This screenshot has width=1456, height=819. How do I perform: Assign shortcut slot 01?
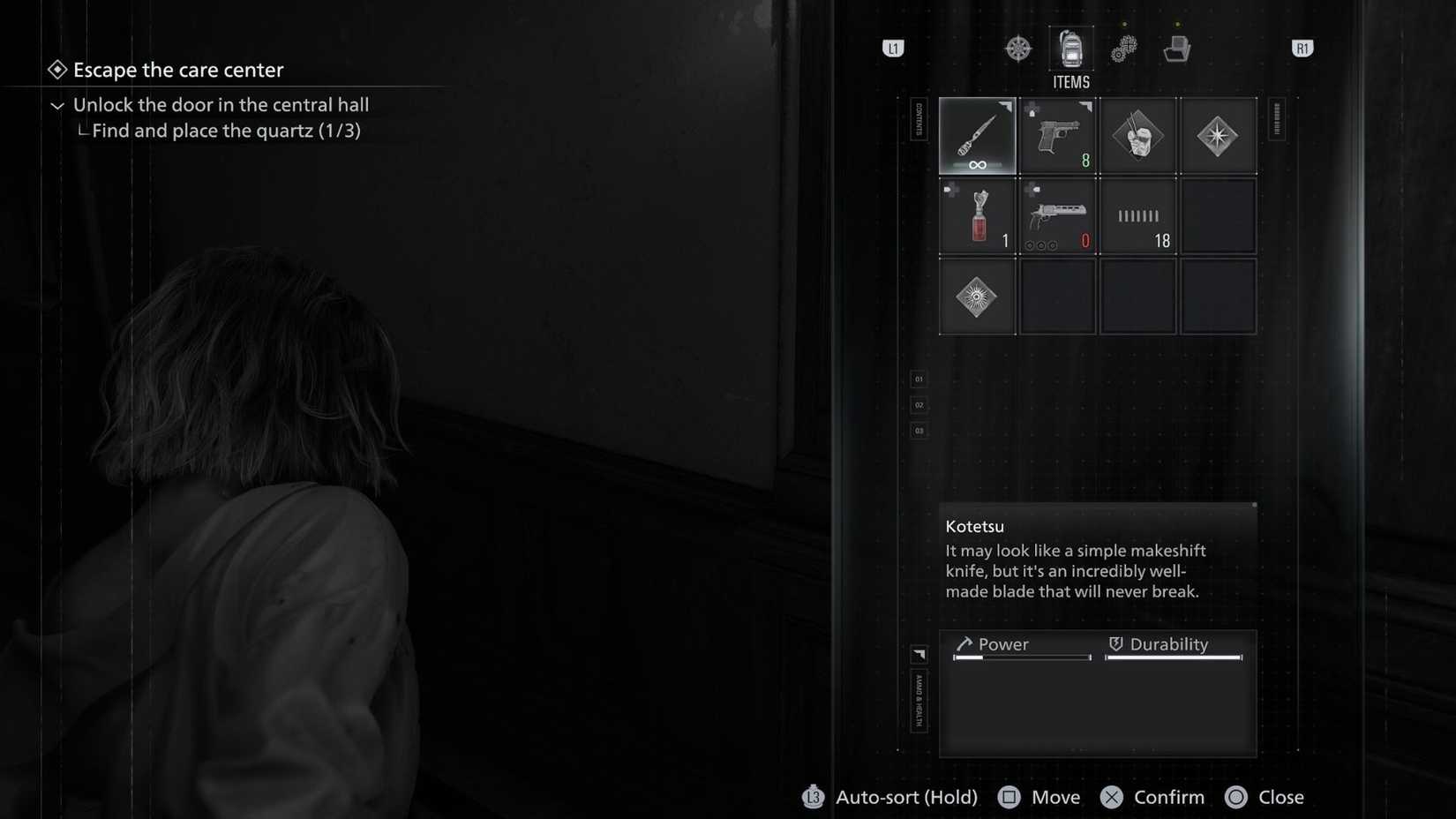[918, 378]
